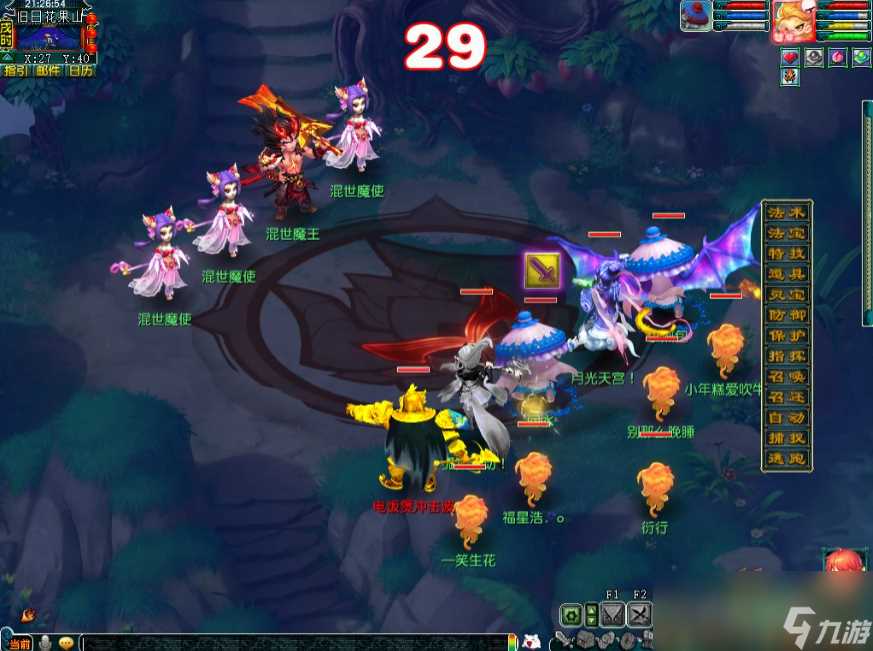
Task: Open the 指引 guide button
Action: [x=16, y=70]
